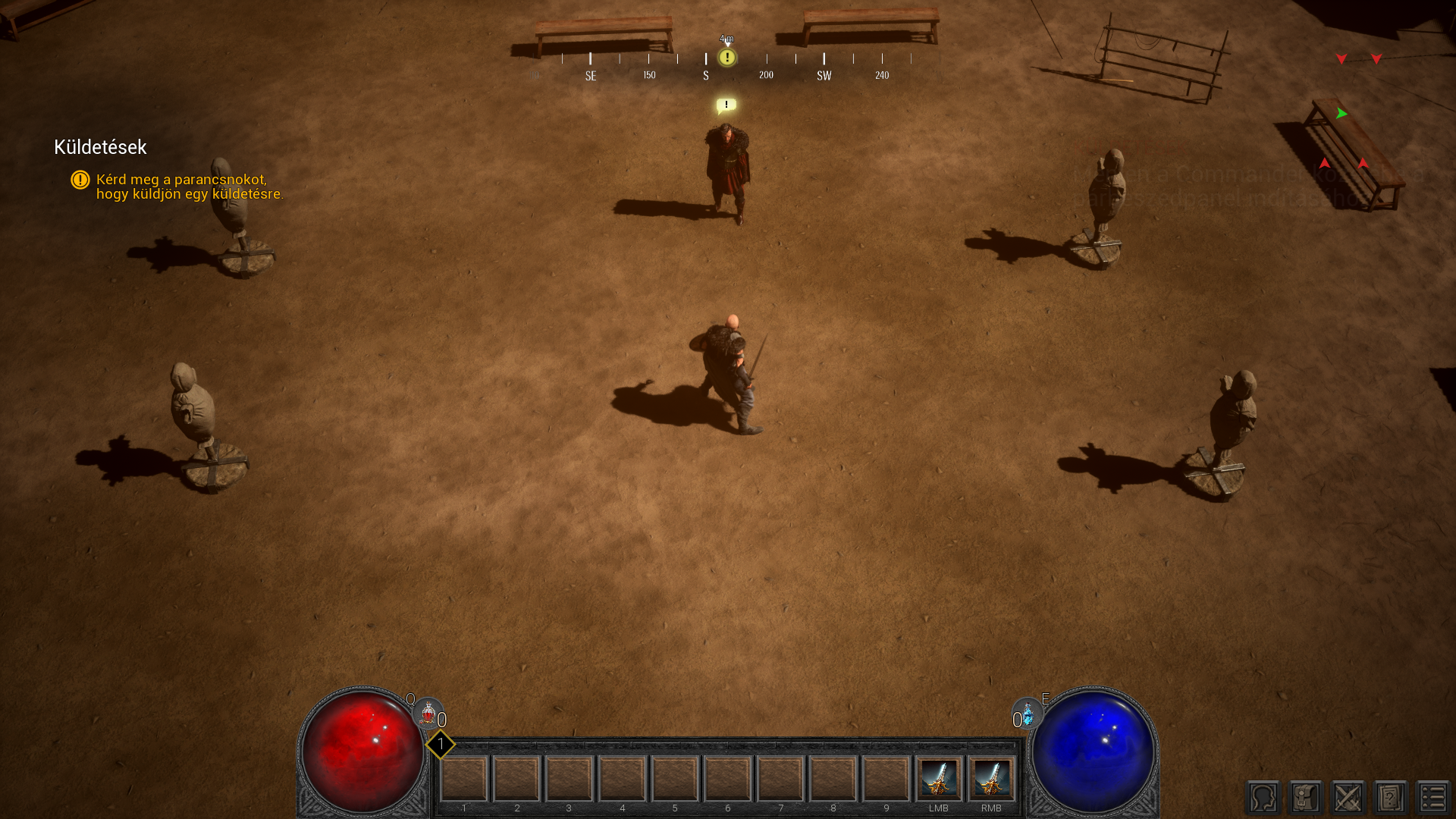Open the list menu button

(1432, 798)
